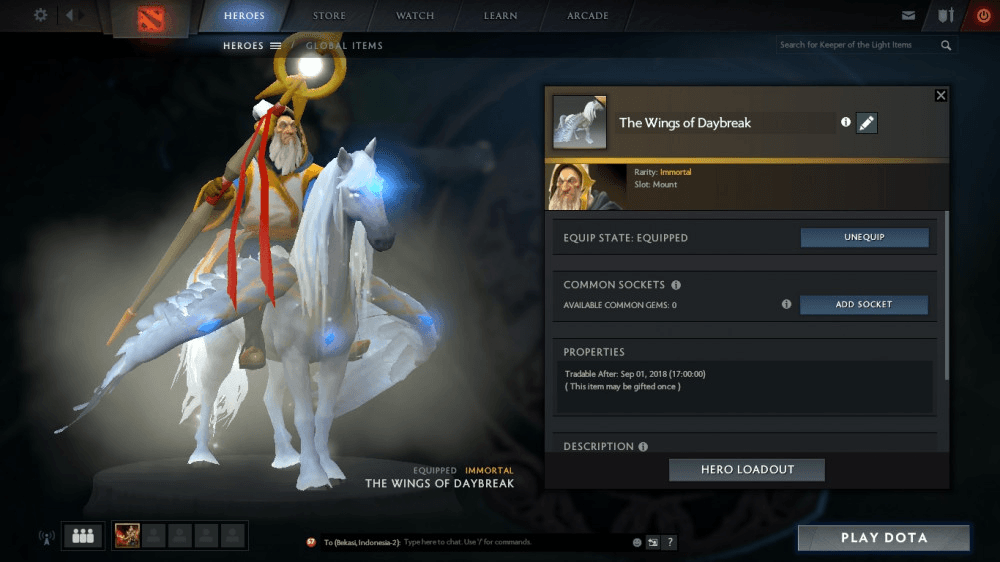Open the Hero Loadout
The image size is (1000, 562).
746,470
